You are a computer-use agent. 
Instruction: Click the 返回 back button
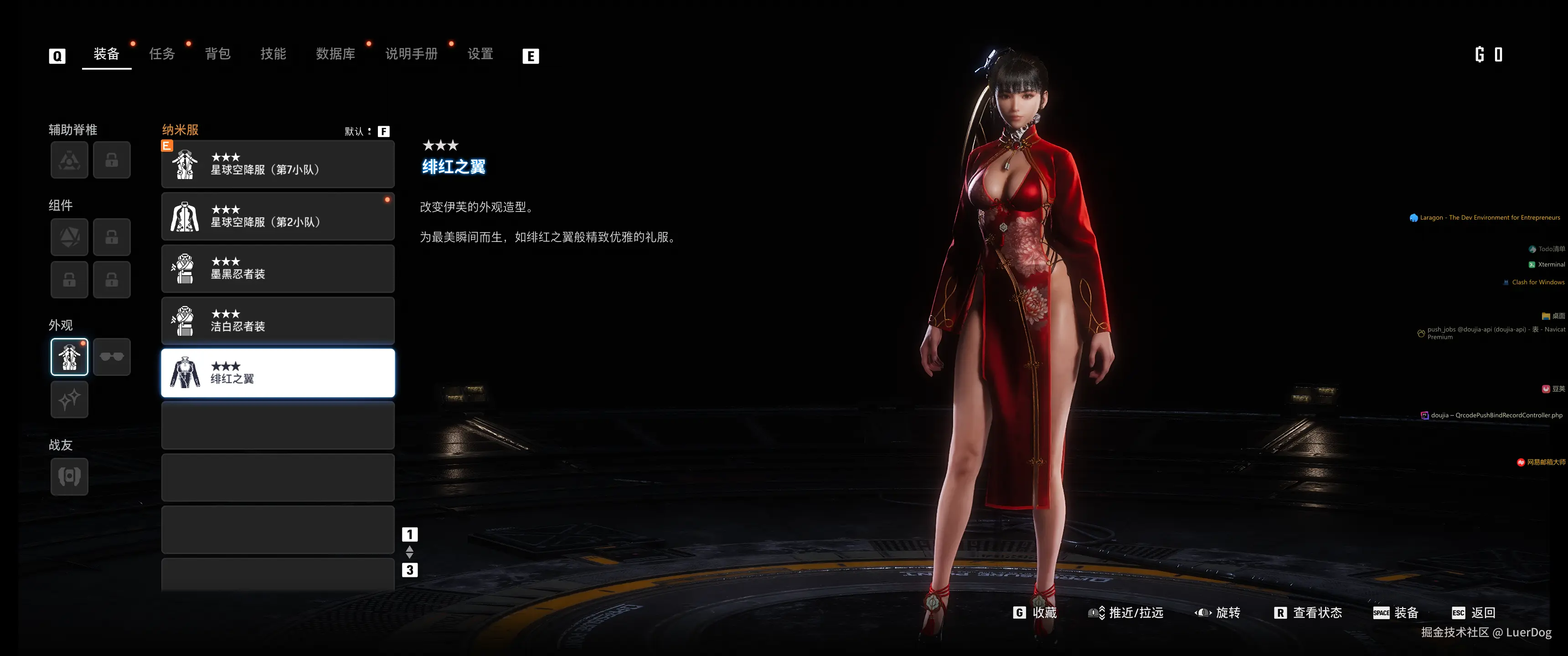pyautogui.click(x=1482, y=613)
